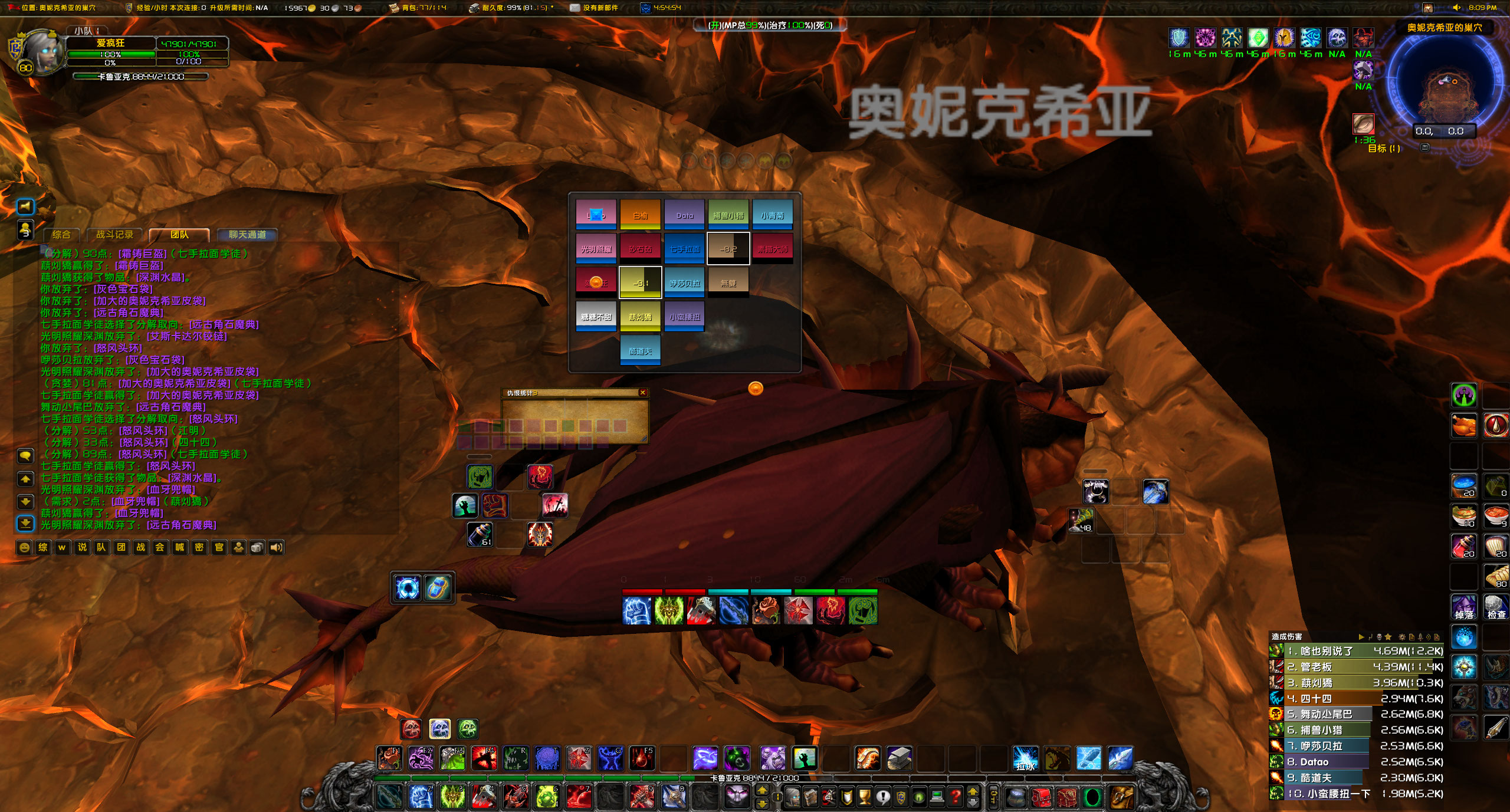Image resolution: width=1510 pixels, height=812 pixels.
Task: Toggle the chat sound speaker icon left of chat
Action: 24,206
